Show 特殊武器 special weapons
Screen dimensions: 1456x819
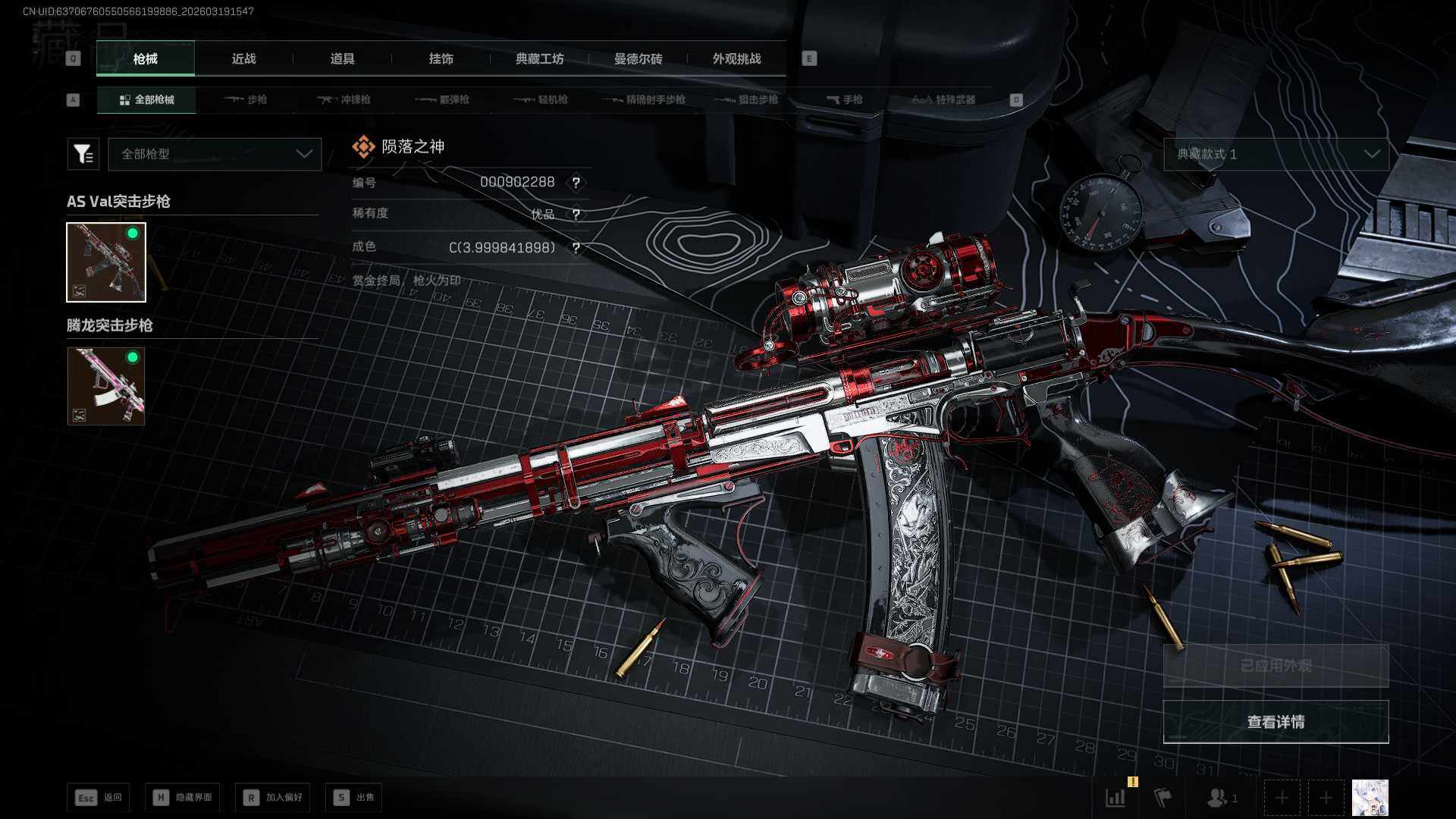coord(944,100)
